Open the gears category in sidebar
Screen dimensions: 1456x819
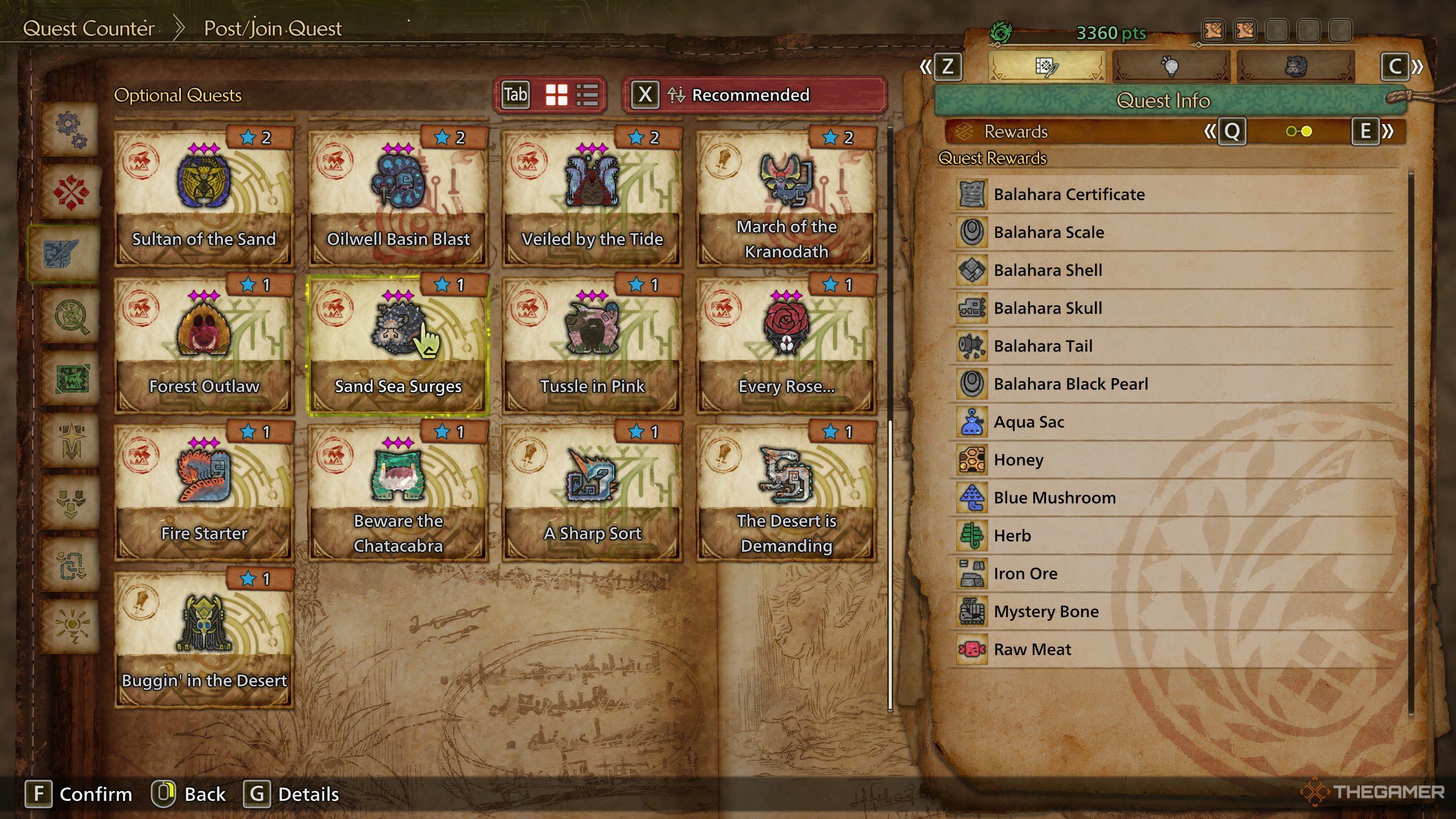pos(71,130)
